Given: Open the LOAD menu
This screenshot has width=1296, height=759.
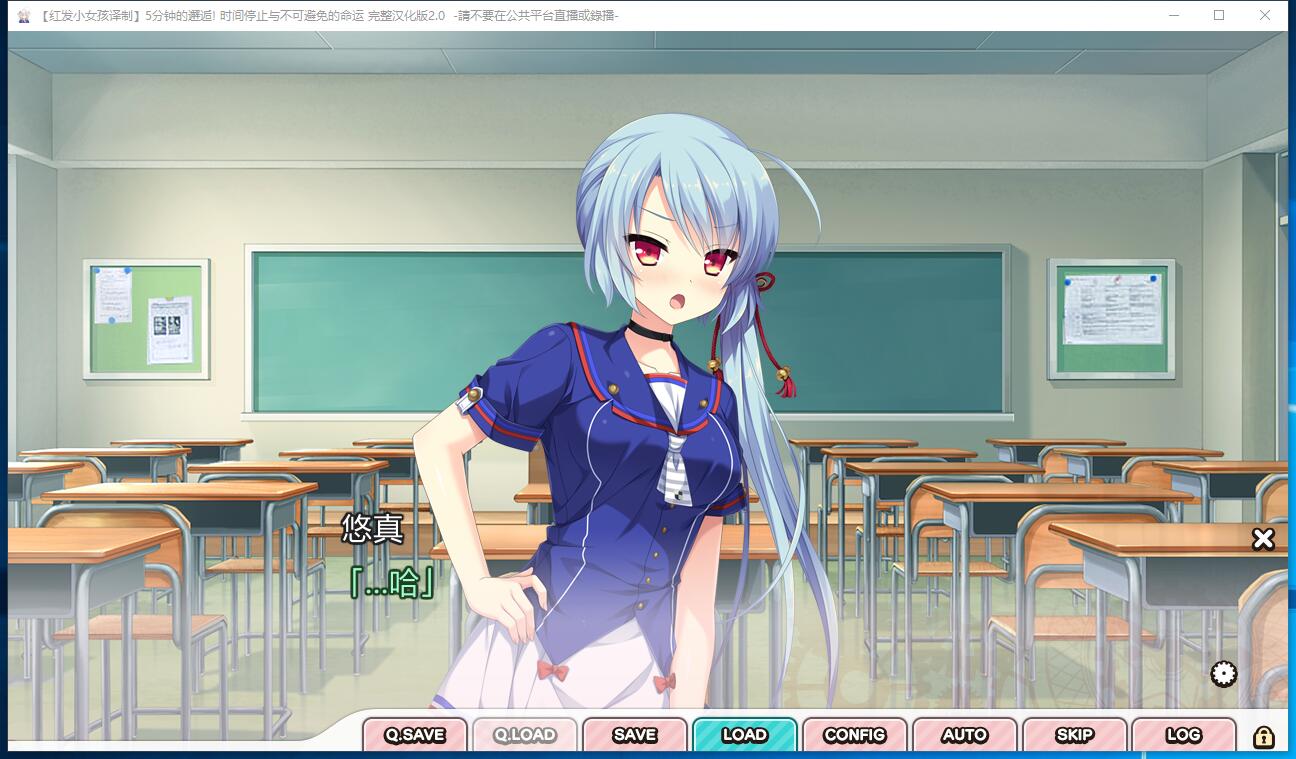Looking at the screenshot, I should 745,735.
